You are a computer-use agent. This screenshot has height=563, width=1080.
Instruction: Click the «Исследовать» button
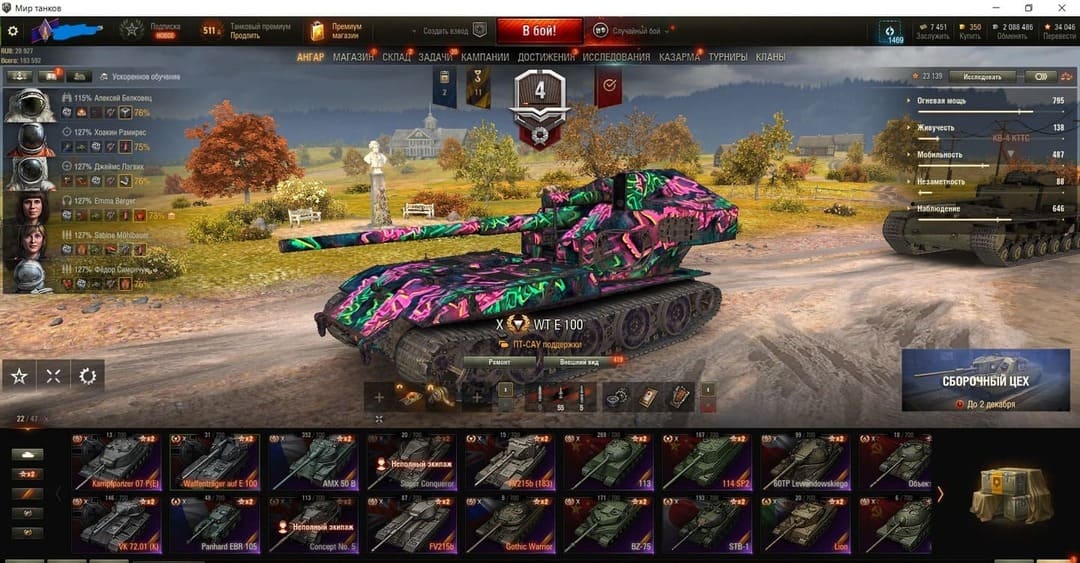(x=981, y=76)
